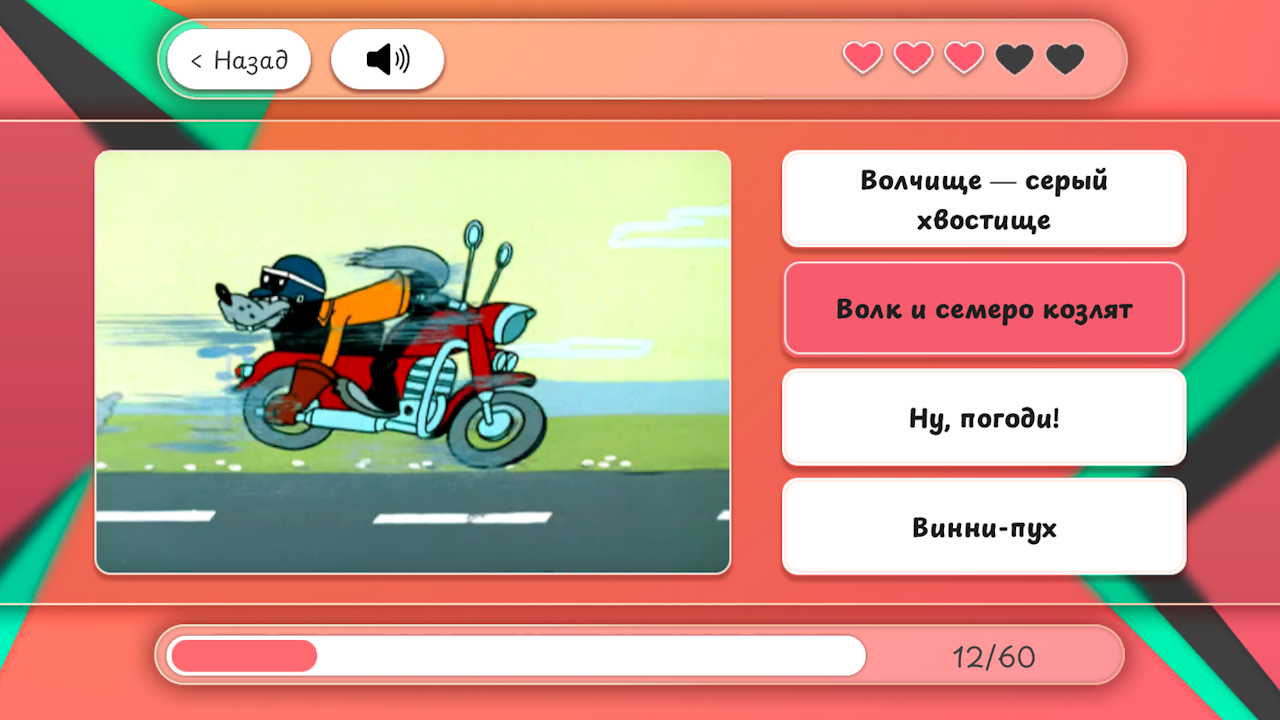This screenshot has height=720, width=1280.
Task: Click the last dark heart icon
Action: point(1064,59)
